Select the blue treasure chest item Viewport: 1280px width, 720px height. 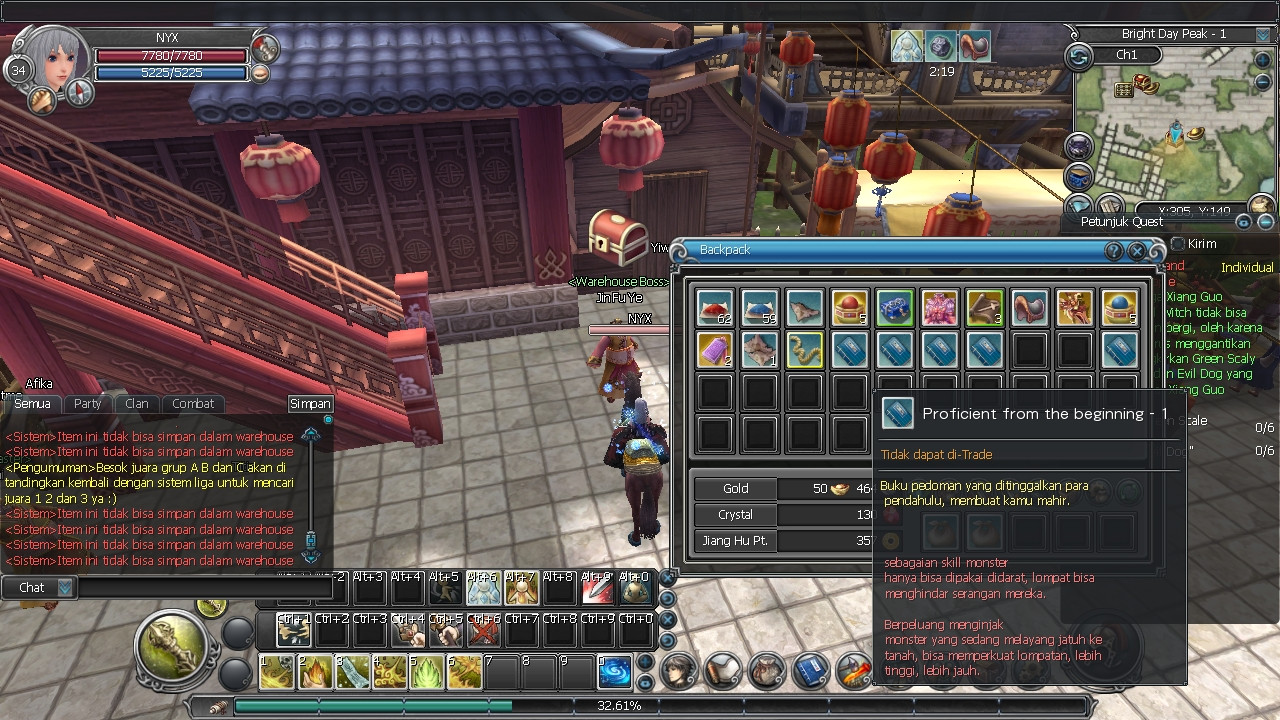click(894, 308)
